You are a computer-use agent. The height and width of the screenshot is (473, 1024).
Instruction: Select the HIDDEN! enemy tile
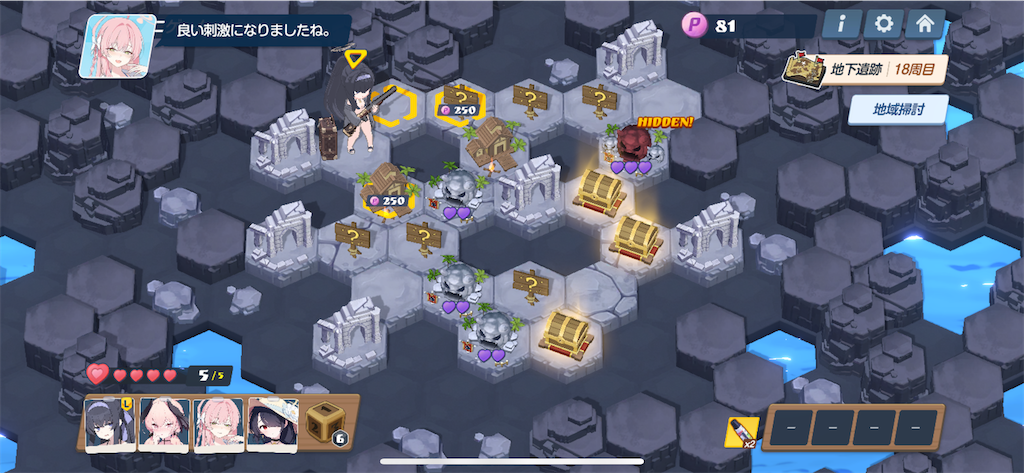(x=632, y=150)
